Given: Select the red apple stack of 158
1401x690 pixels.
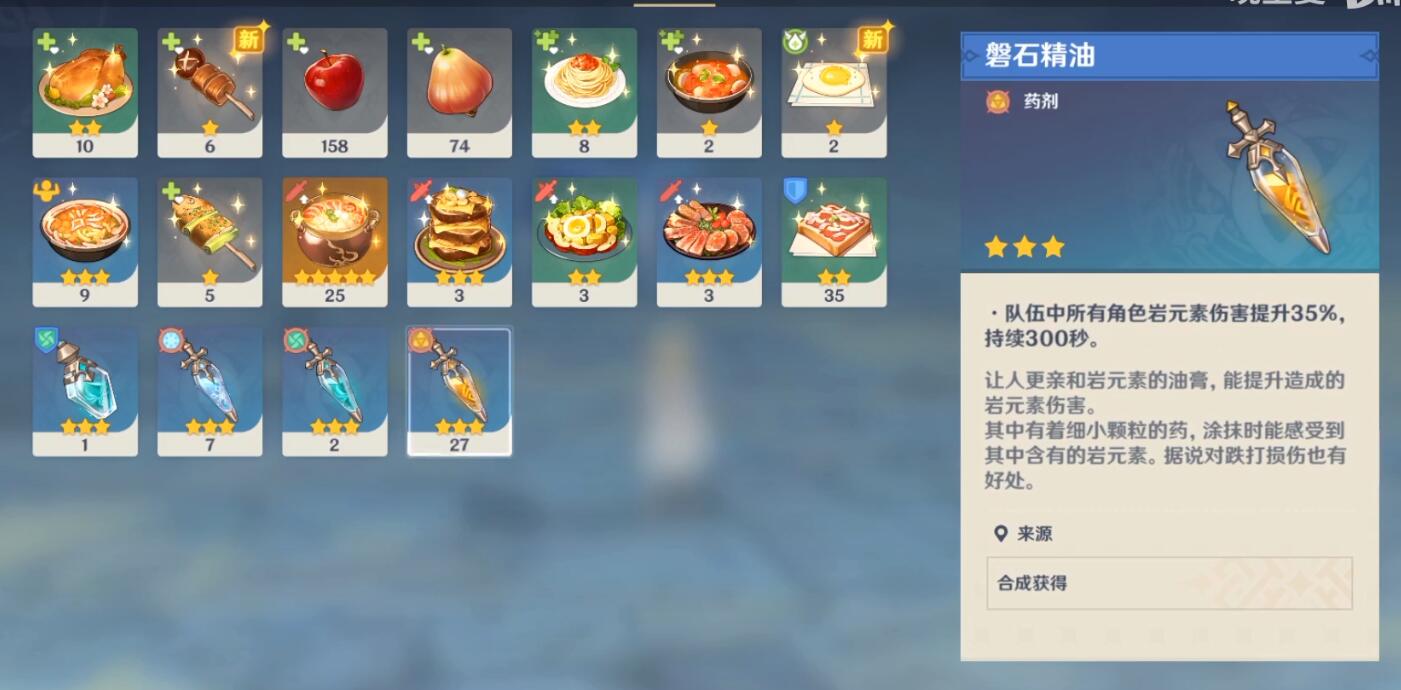Looking at the screenshot, I should coord(335,92).
